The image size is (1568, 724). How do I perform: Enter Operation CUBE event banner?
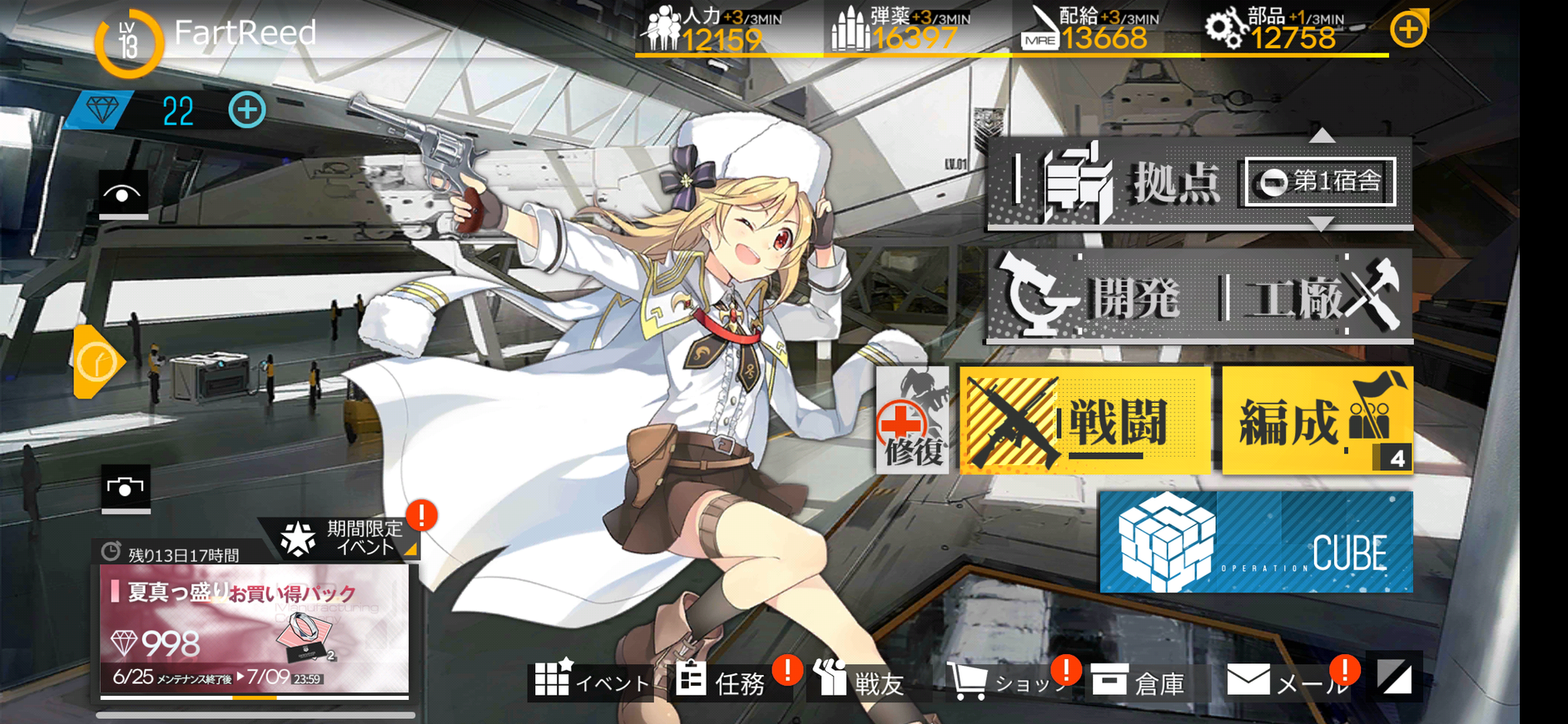pyautogui.click(x=1256, y=542)
